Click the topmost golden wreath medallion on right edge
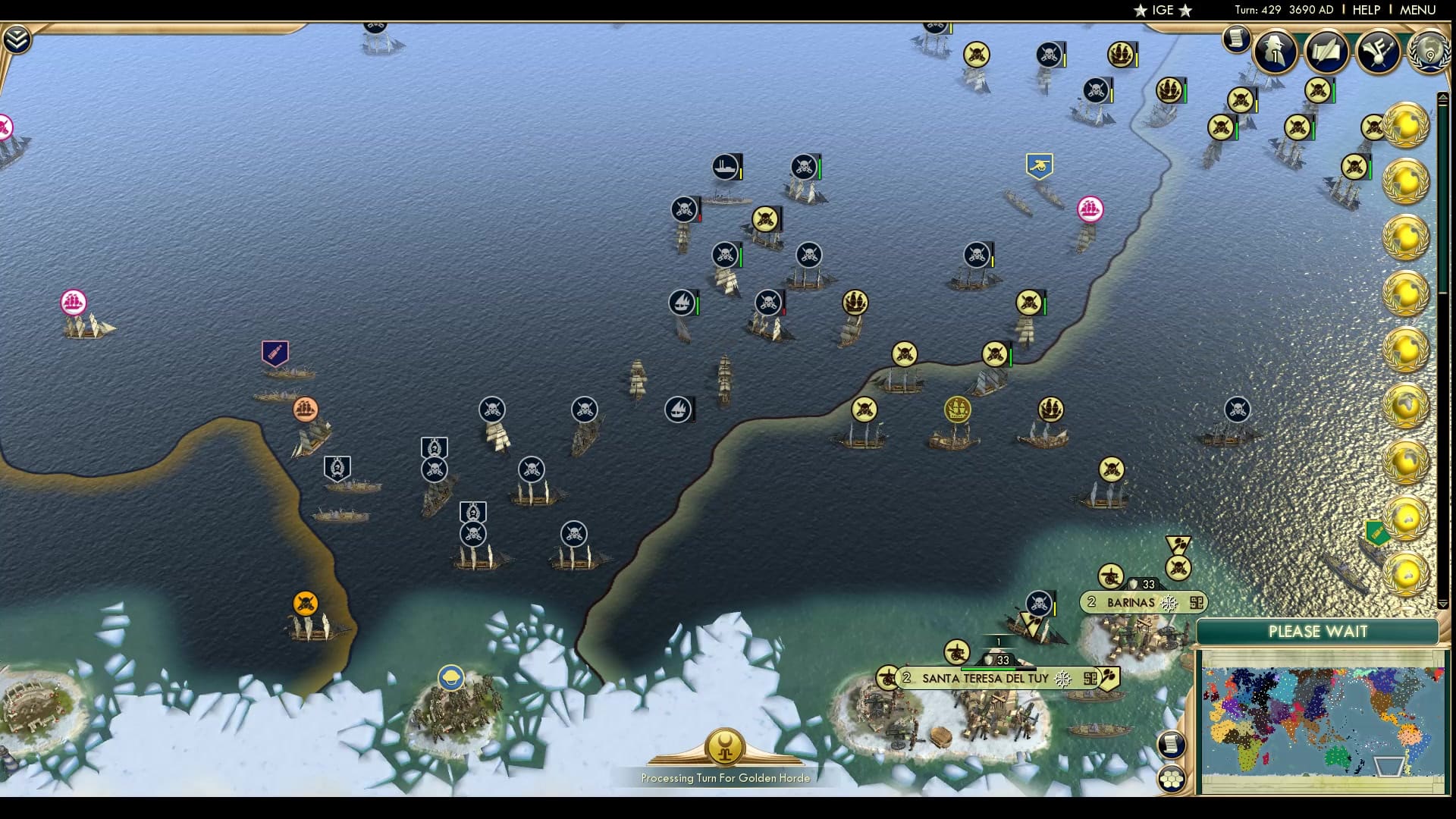Image resolution: width=1456 pixels, height=819 pixels. (x=1408, y=123)
